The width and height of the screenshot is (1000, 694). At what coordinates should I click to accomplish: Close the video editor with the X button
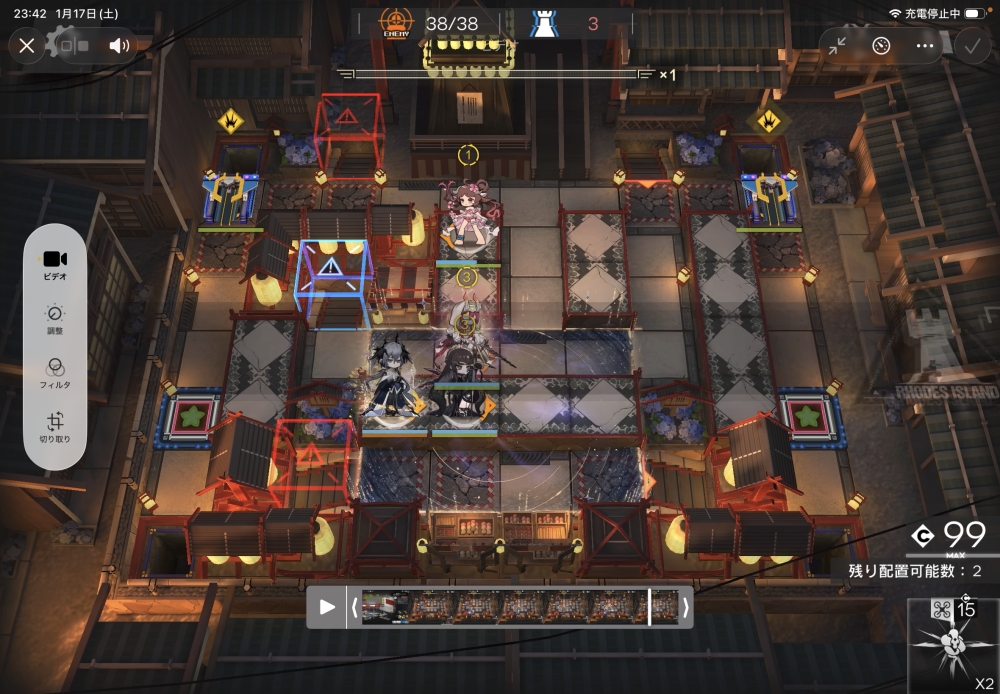point(27,45)
